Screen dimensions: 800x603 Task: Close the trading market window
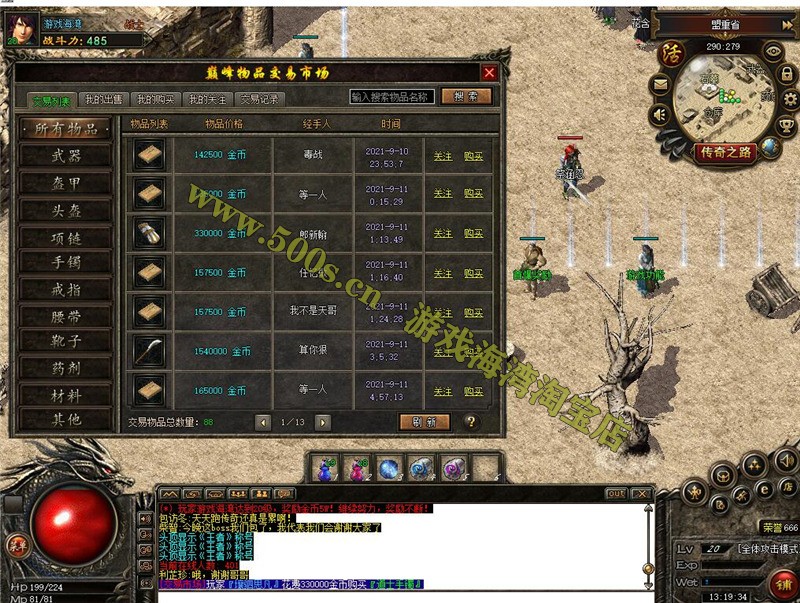(x=489, y=73)
